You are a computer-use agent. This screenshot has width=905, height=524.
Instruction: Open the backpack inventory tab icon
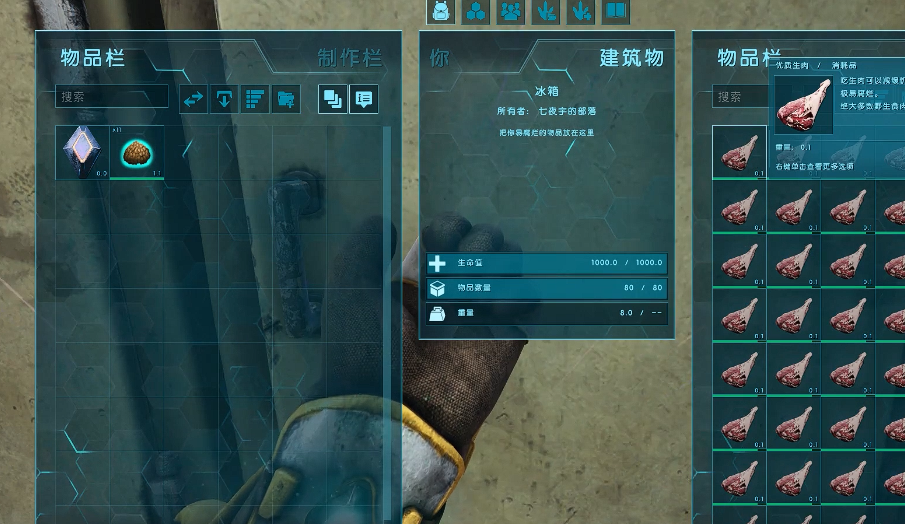click(x=441, y=11)
